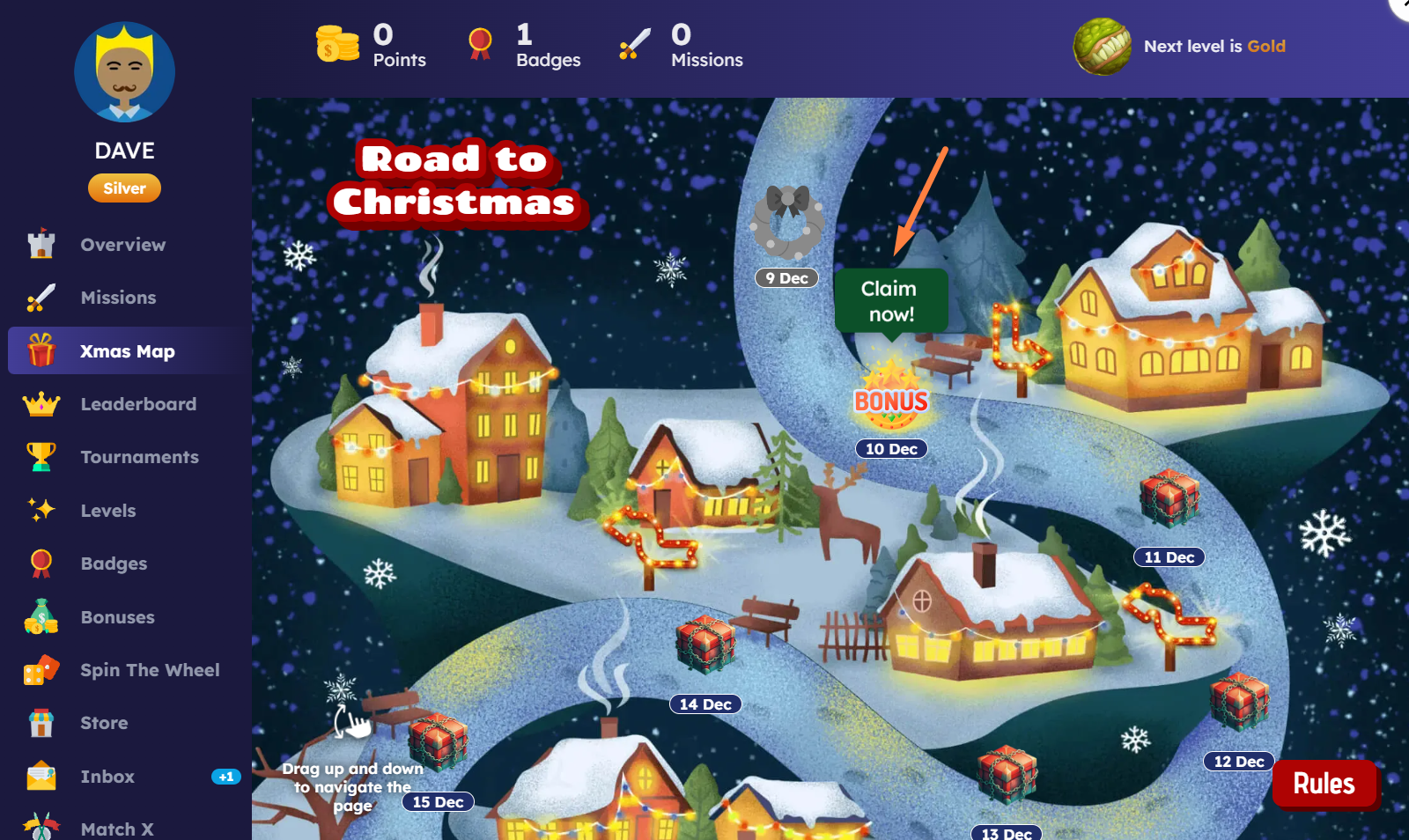This screenshot has height=840, width=1409.
Task: Go to the Missions page
Action: (118, 298)
